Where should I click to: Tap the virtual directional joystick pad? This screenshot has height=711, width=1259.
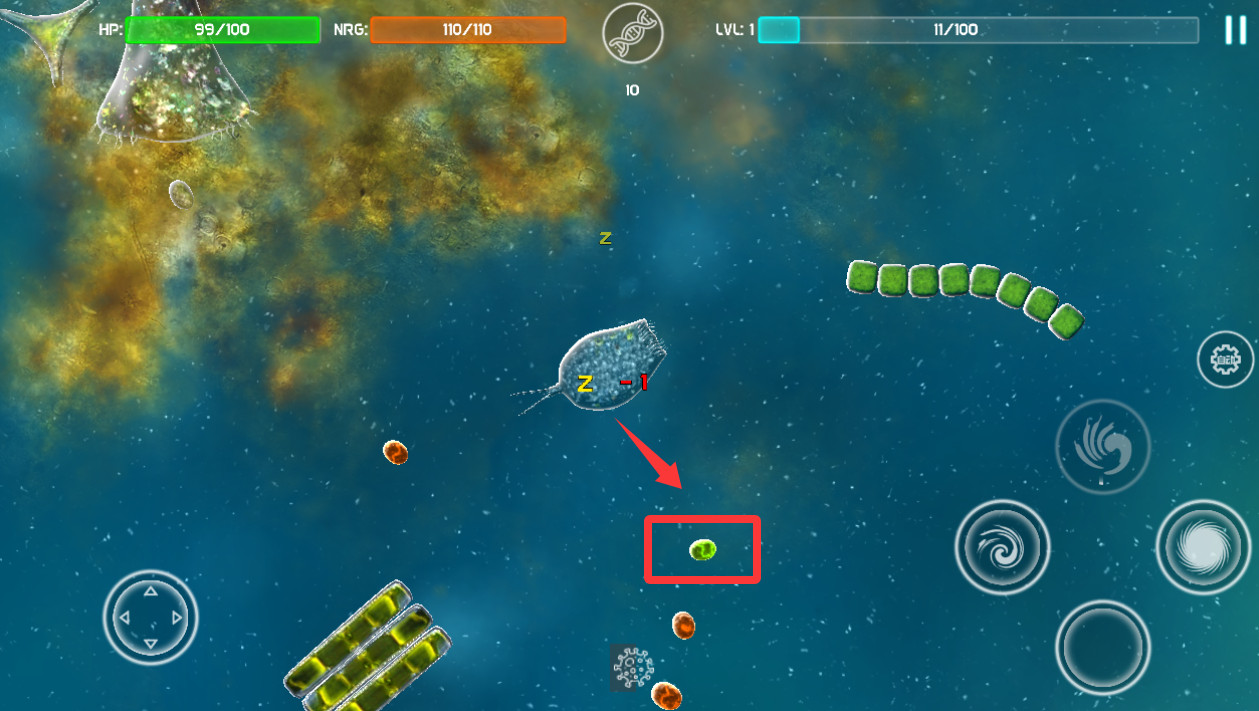[x=150, y=617]
